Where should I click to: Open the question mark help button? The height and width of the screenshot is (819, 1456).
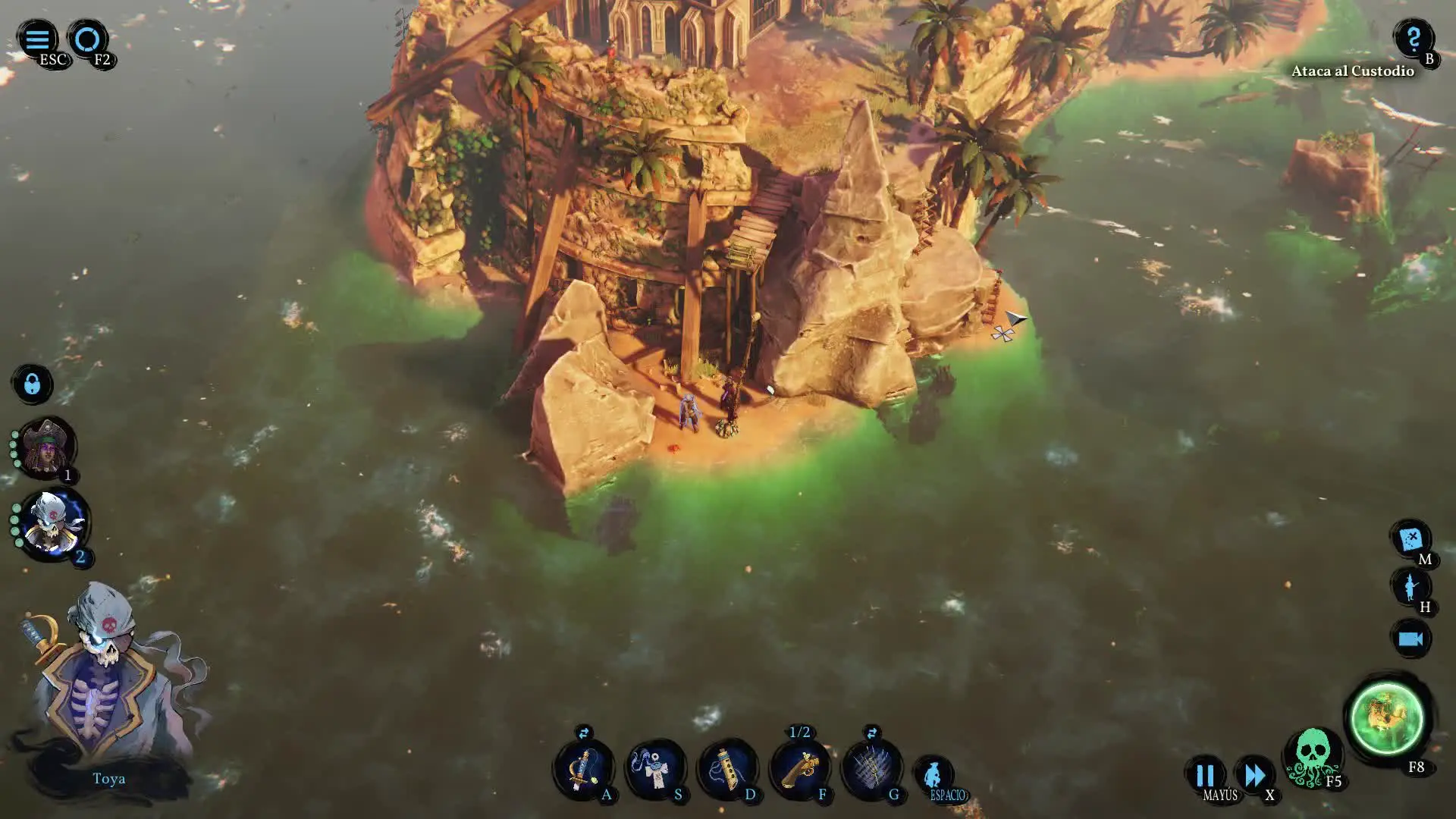[x=1413, y=38]
